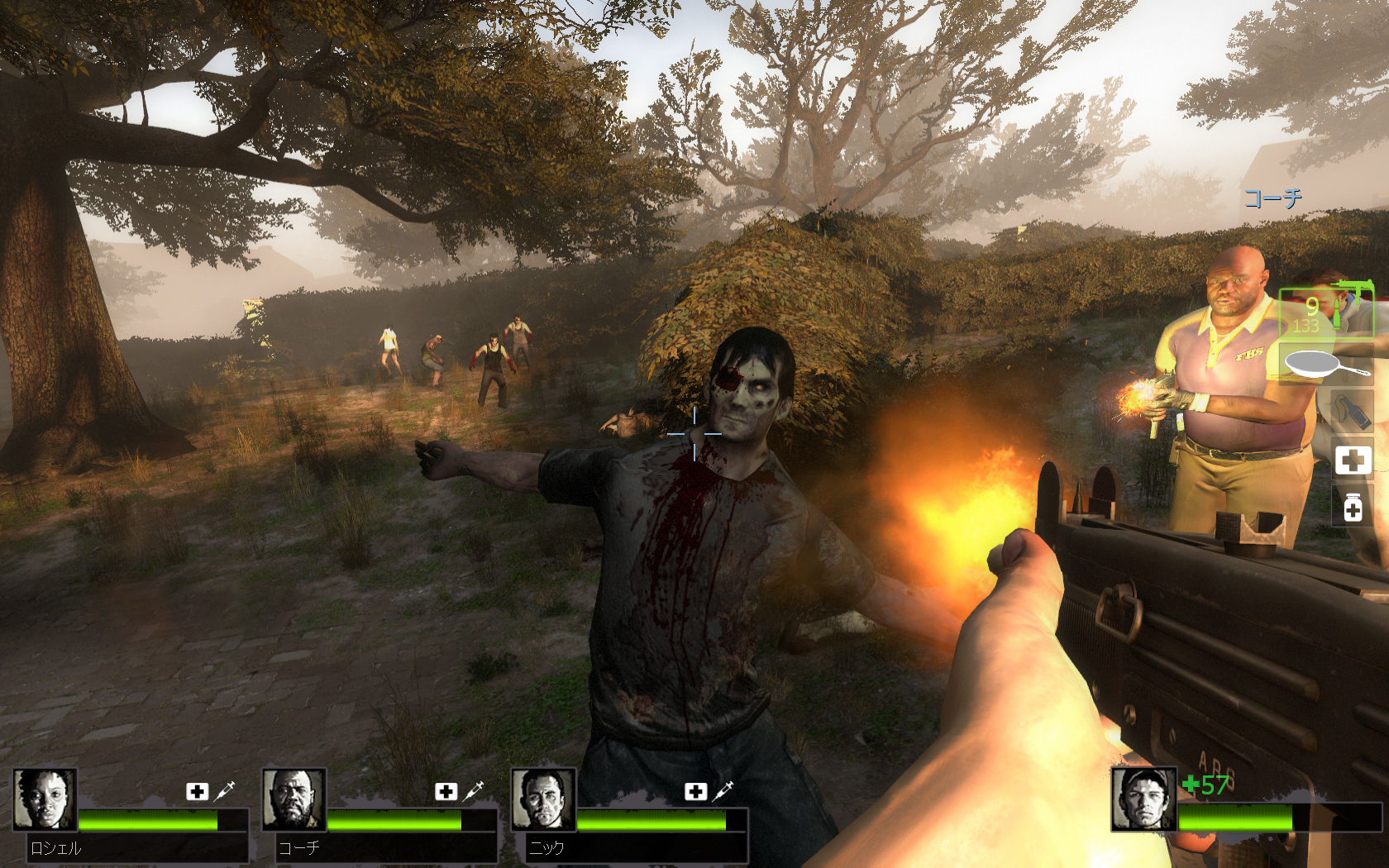This screenshot has width=1389, height=868.
Task: Click Rochelle's first aid kit icon
Action: [197, 791]
